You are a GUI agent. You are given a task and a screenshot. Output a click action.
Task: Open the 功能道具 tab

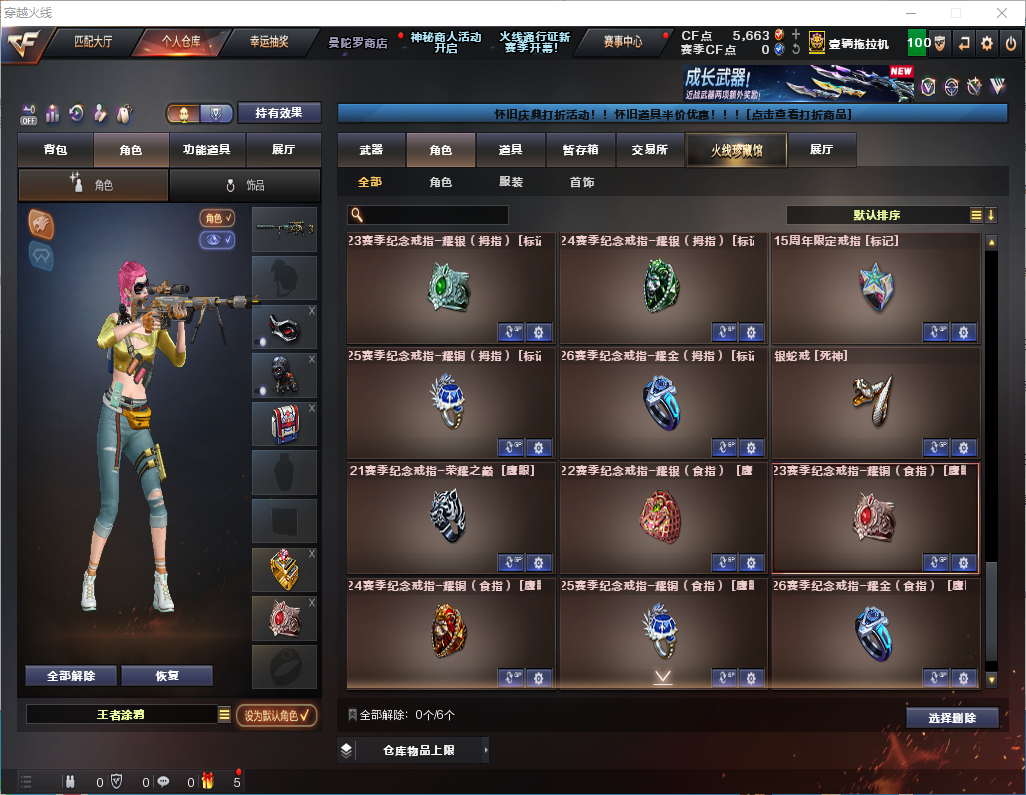tap(207, 150)
